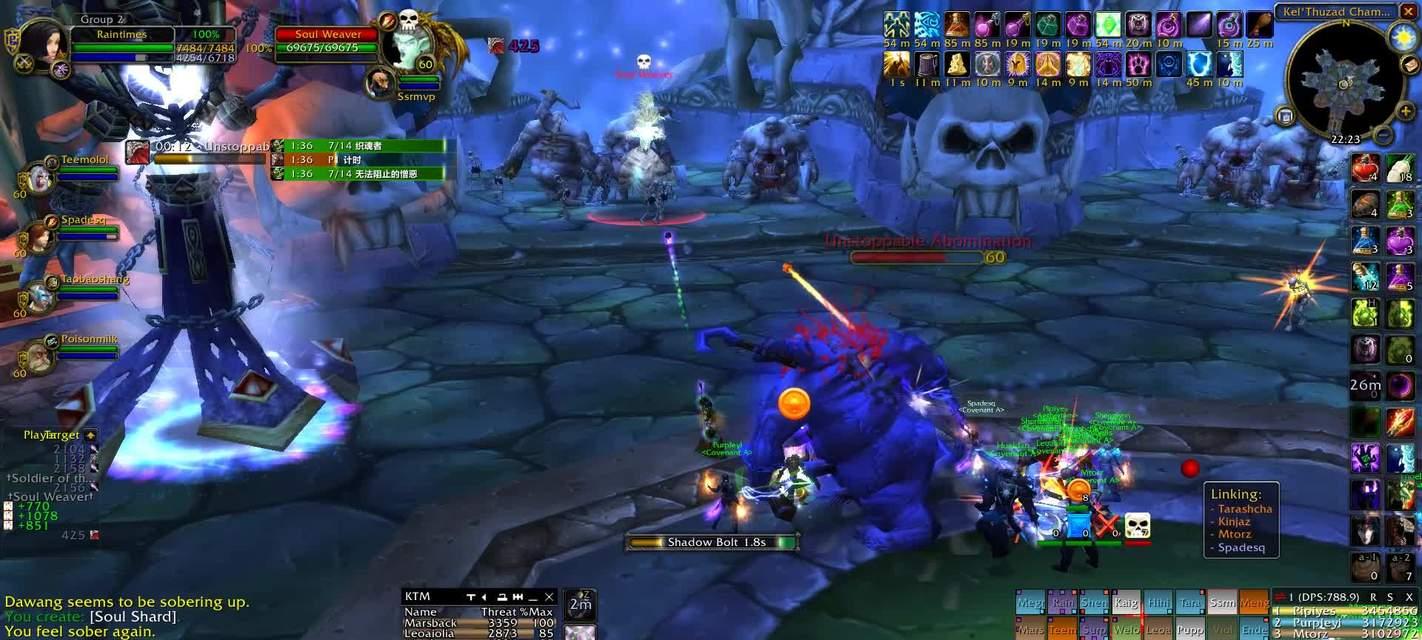Close the damage meter with its X
The image size is (1422, 640).
pyautogui.click(x=1409, y=597)
